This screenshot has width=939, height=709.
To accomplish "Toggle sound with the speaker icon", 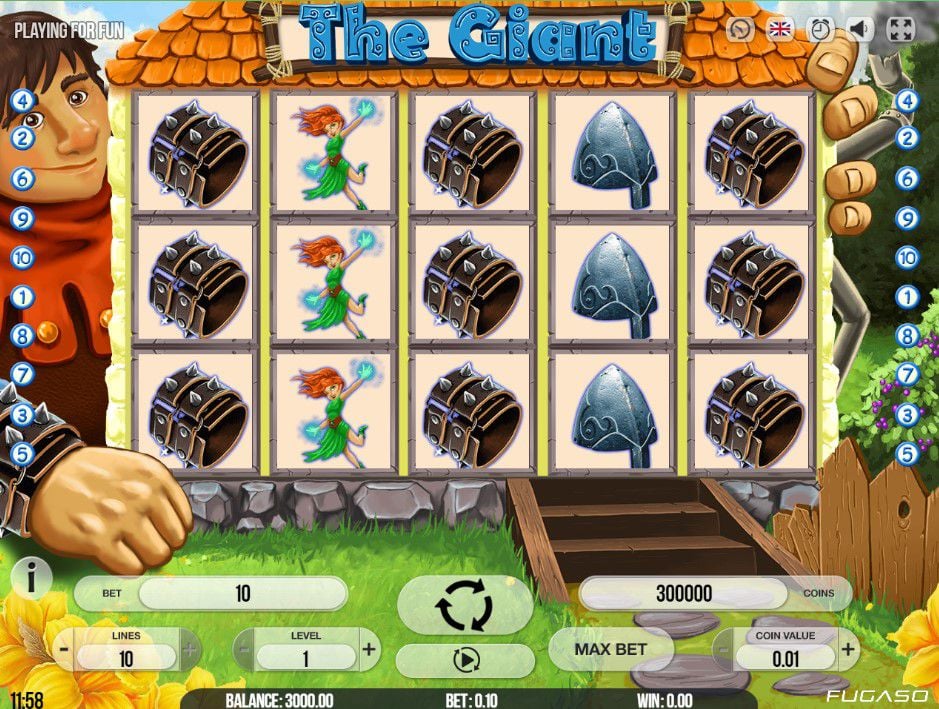I will coord(859,29).
